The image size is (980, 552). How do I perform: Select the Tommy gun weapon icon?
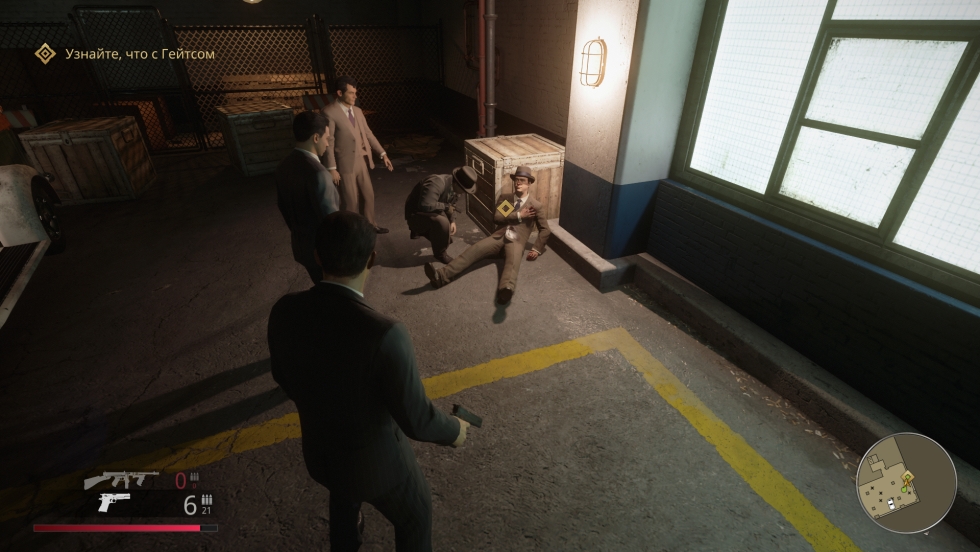click(120, 480)
